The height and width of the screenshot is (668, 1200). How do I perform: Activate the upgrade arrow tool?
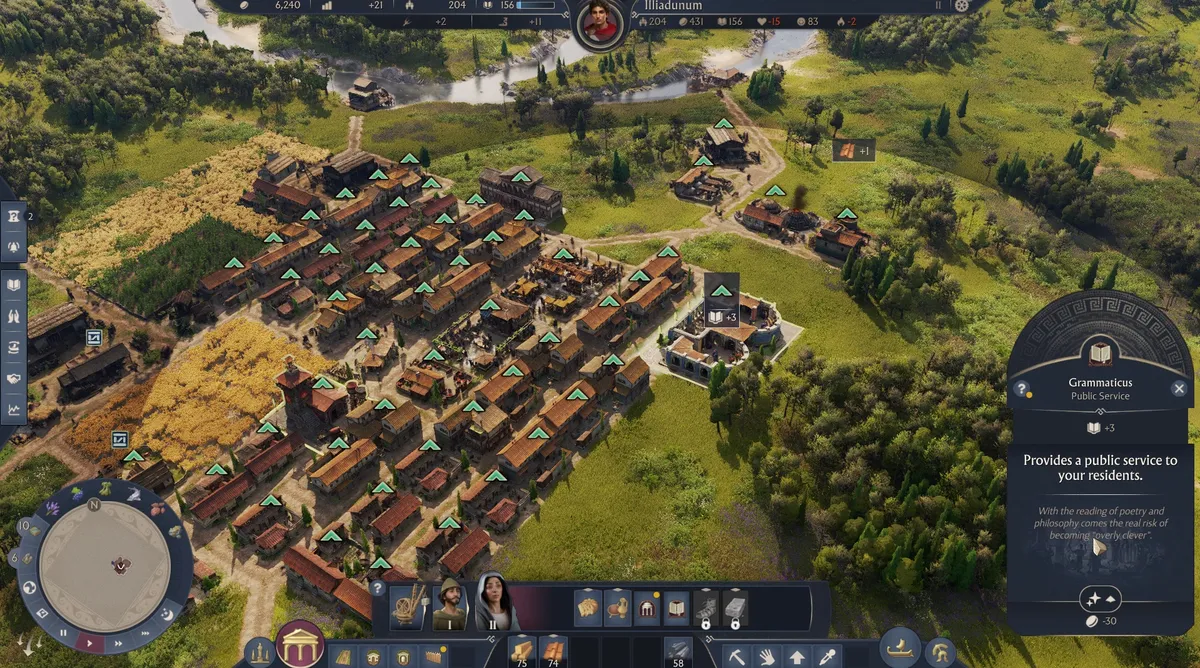[797, 657]
